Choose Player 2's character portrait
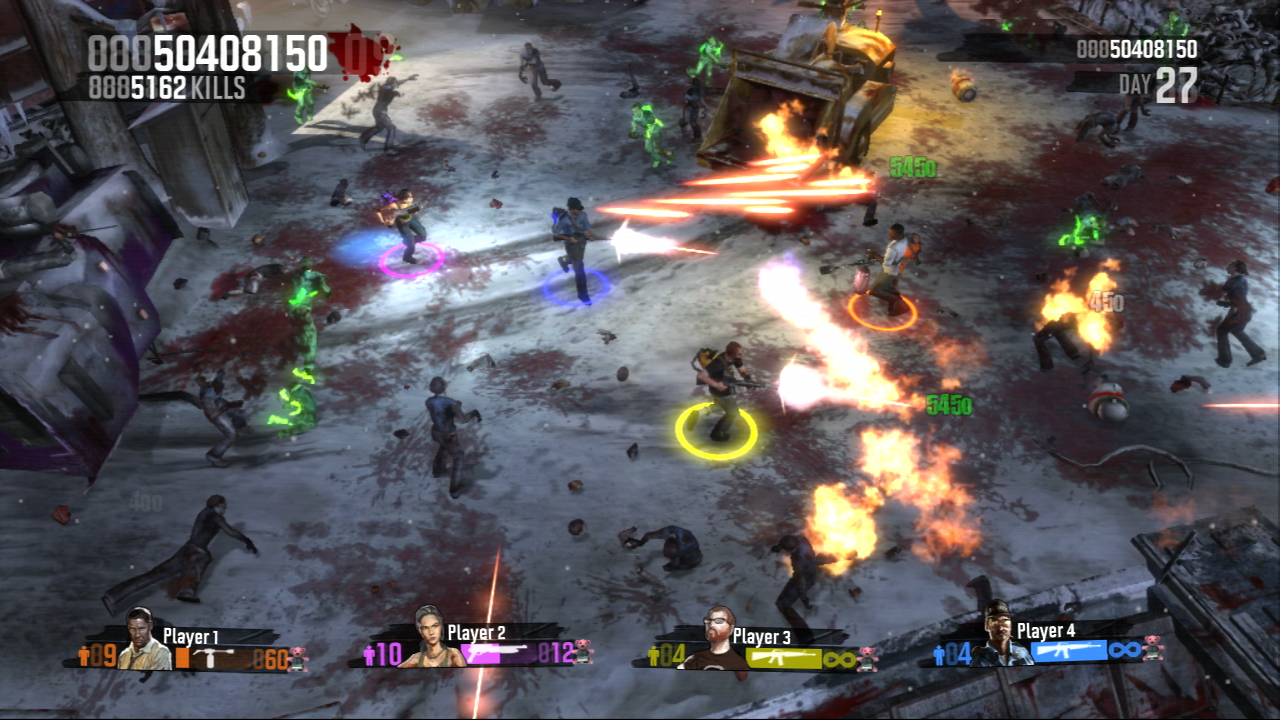Viewport: 1280px width, 720px height. [x=430, y=638]
